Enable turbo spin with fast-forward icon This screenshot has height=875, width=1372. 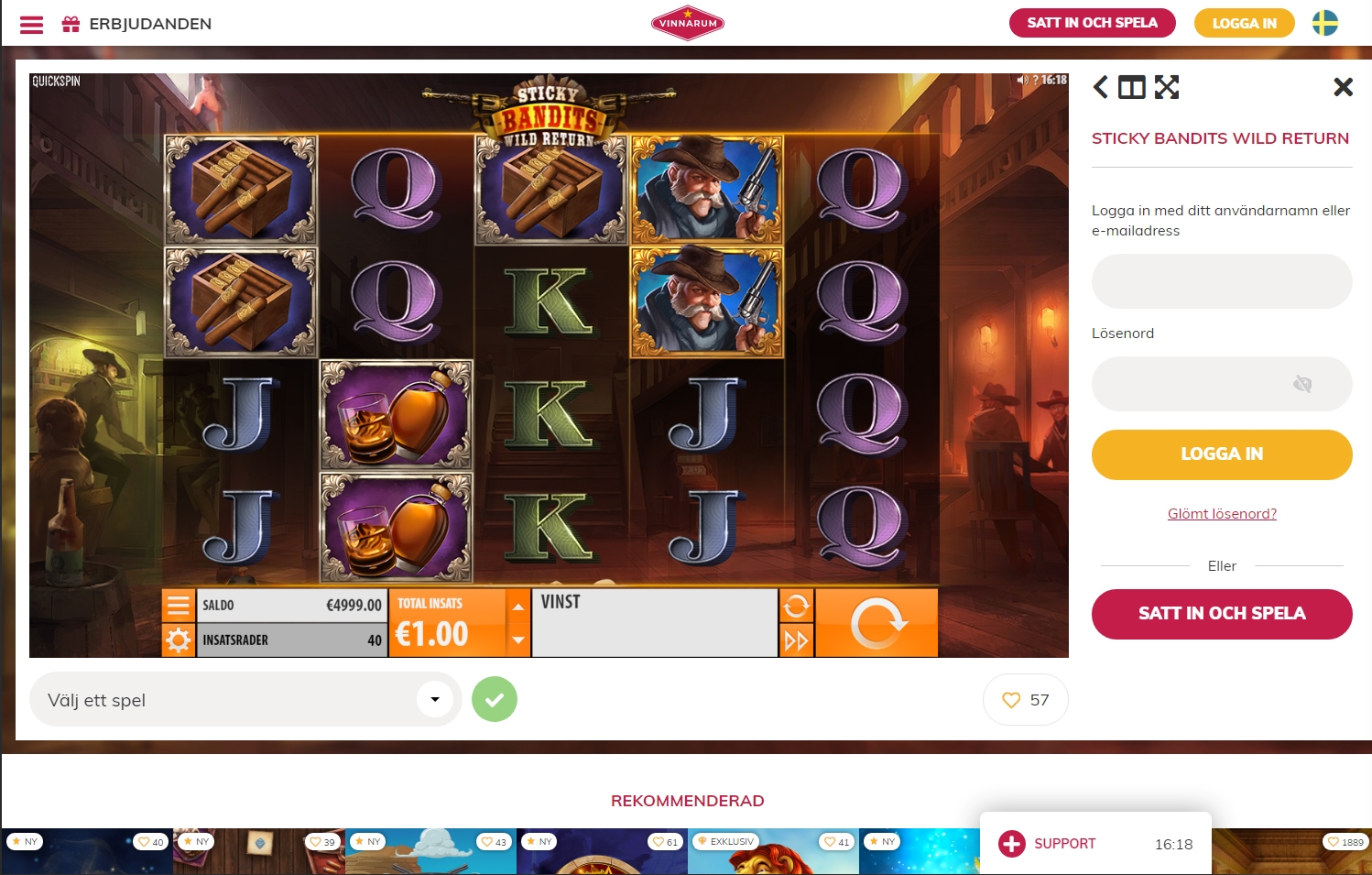point(796,640)
